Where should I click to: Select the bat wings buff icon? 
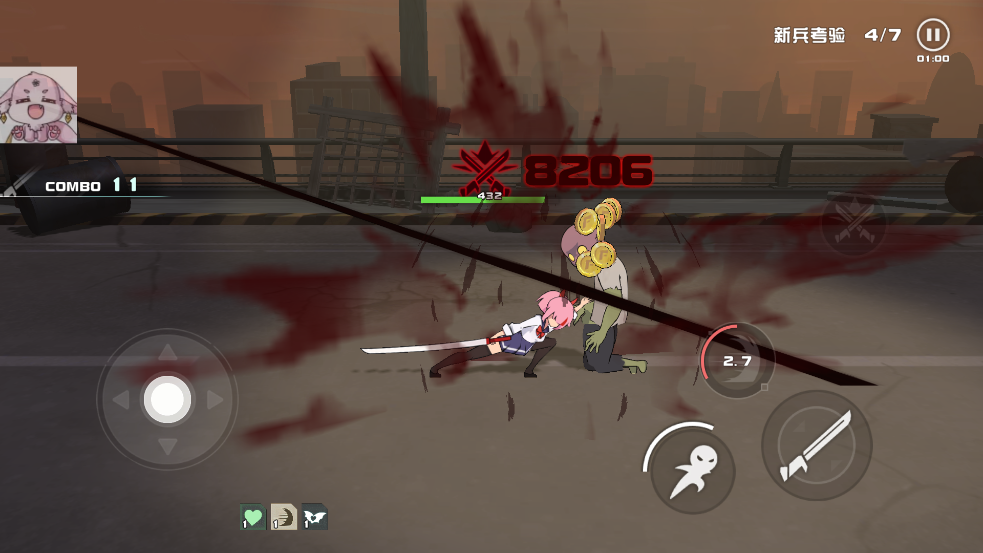[315, 517]
